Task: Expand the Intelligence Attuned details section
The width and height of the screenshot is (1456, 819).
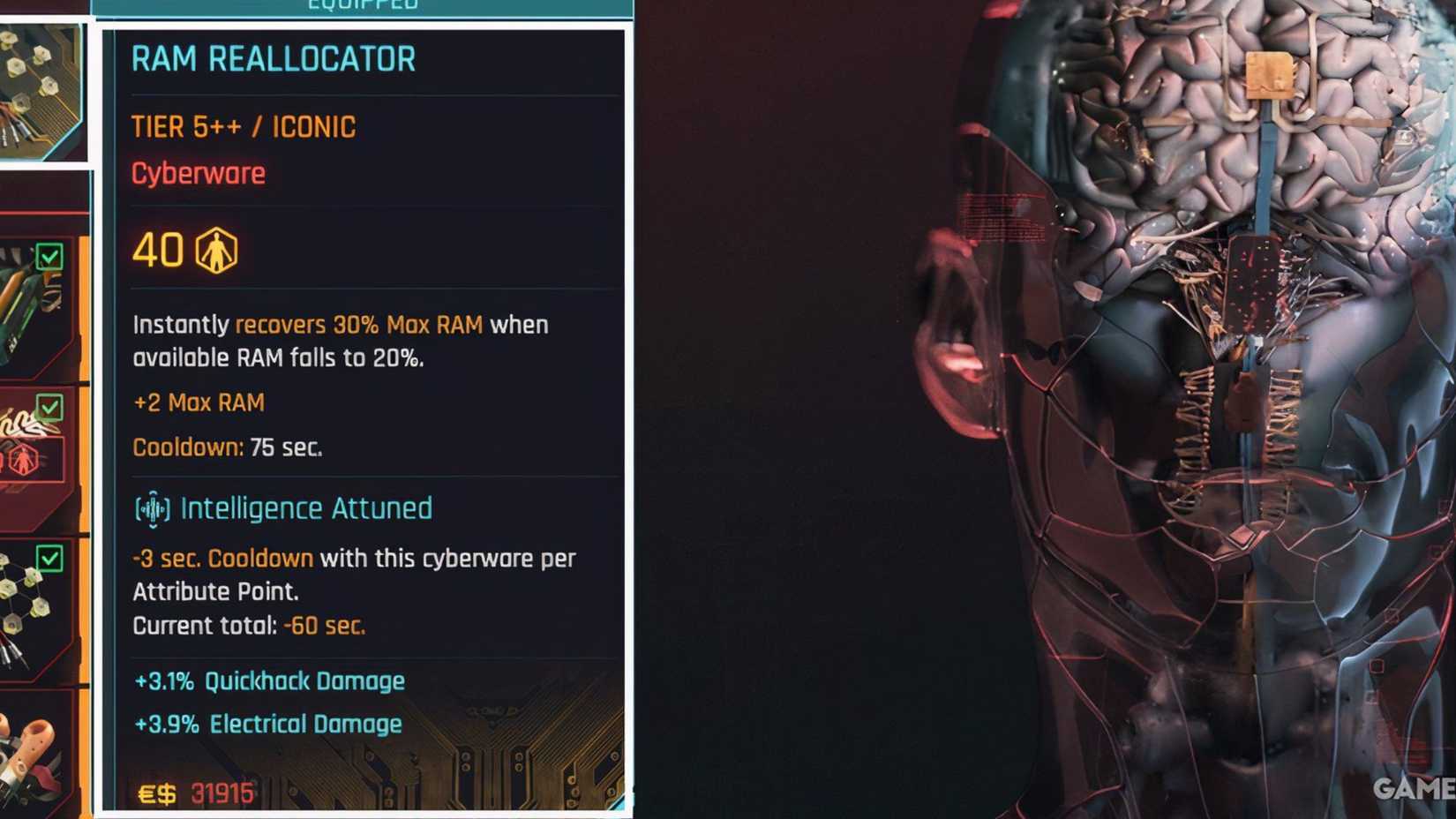Action: [x=304, y=508]
